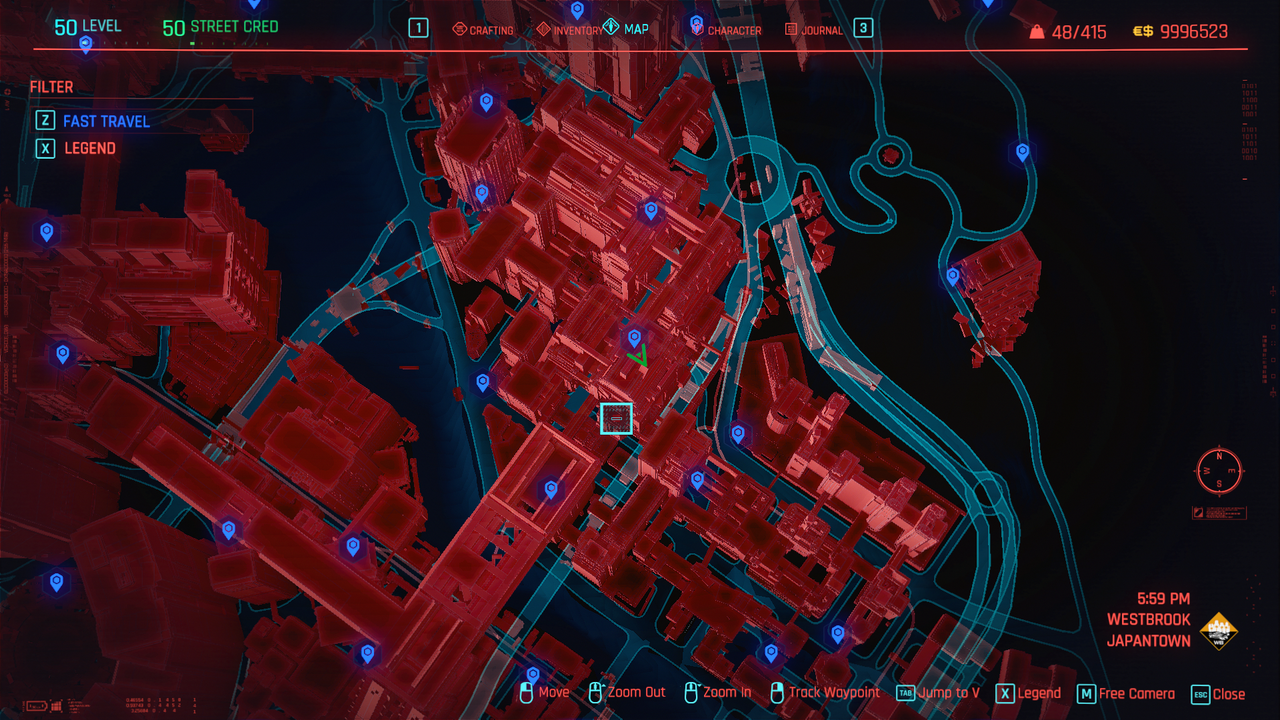Open the Crafting tab
The width and height of the screenshot is (1280, 720).
483,30
